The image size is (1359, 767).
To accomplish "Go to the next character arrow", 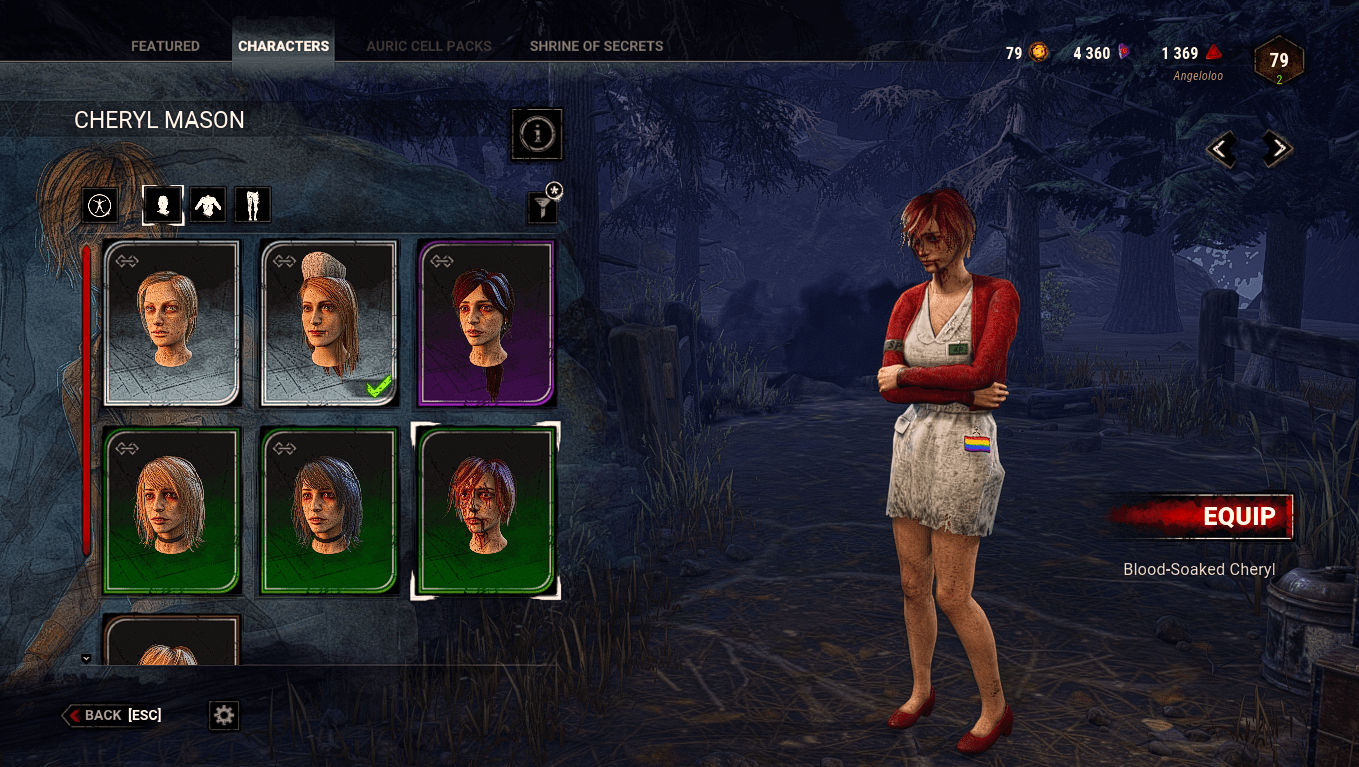I will click(1276, 150).
